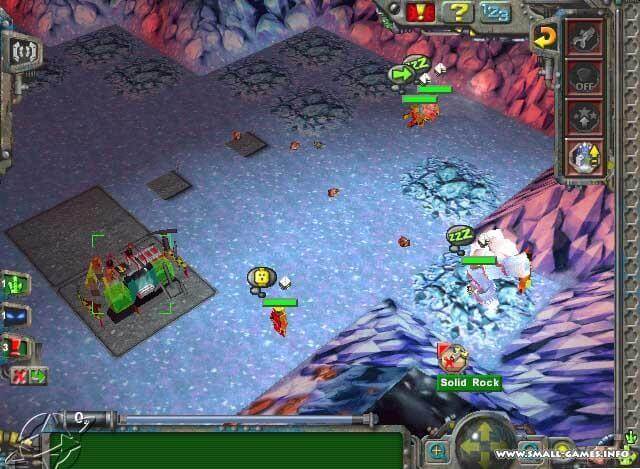
Task: Open the red exclamation alert button
Action: pyautogui.click(x=421, y=12)
